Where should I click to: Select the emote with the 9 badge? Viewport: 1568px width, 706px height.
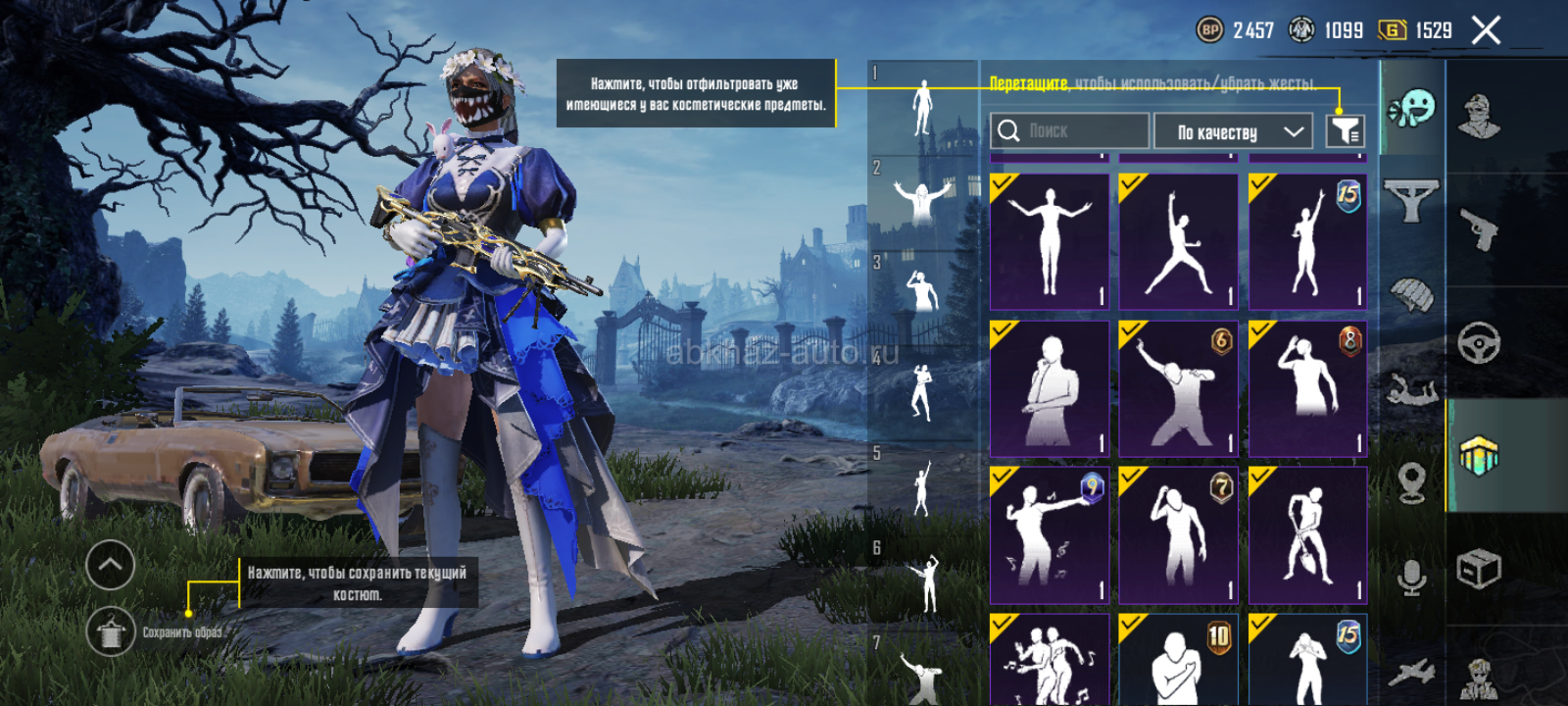[1049, 535]
